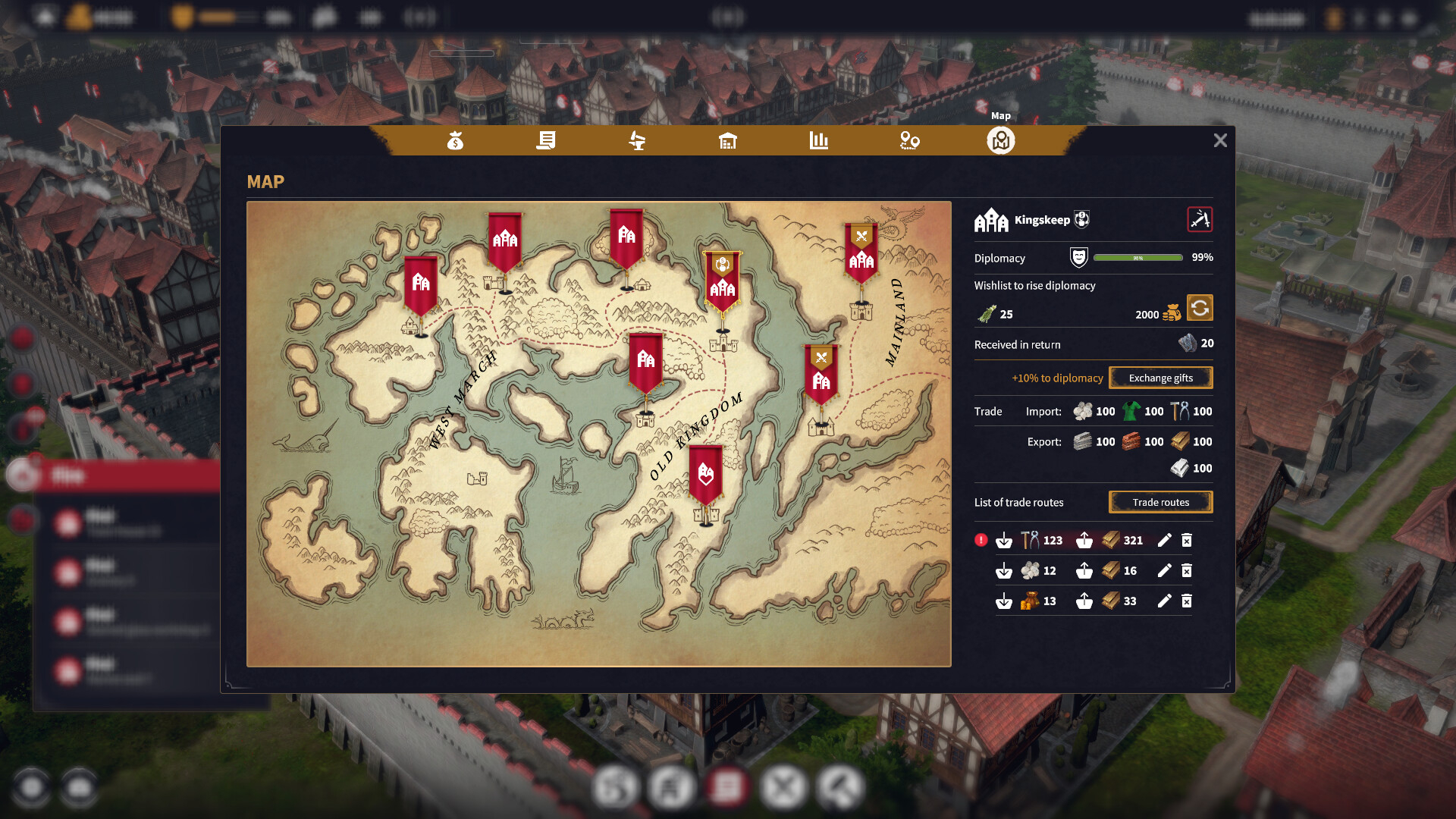
Task: Click the Exchange gifts button
Action: coord(1160,378)
